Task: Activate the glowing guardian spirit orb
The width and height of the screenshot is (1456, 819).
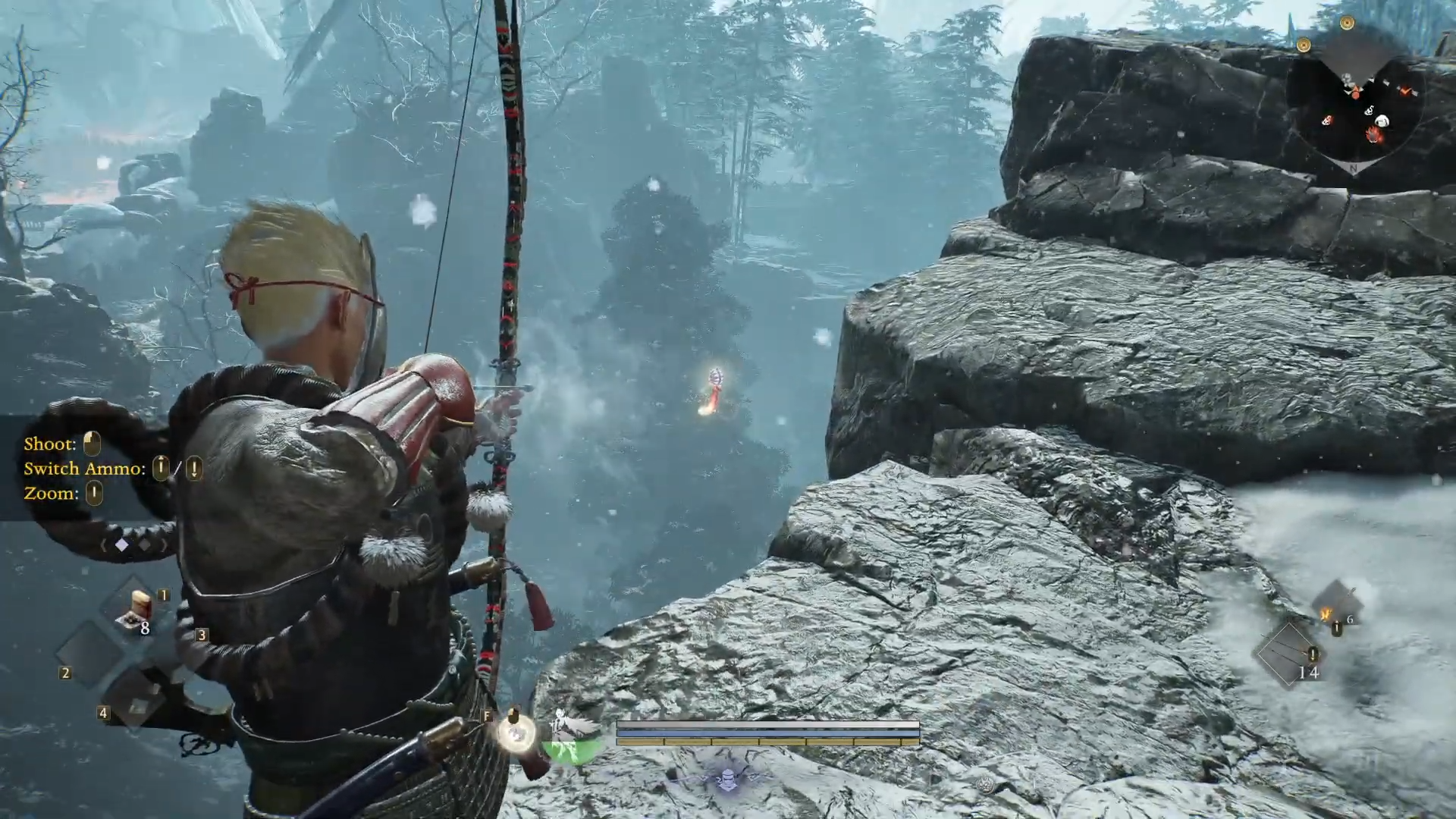Action: tap(516, 733)
